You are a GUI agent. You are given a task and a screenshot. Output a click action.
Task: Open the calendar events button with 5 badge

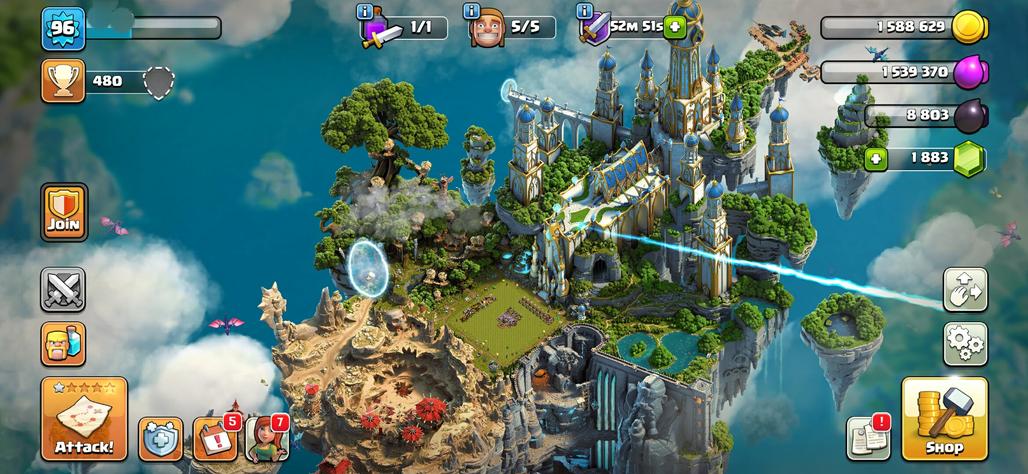click(215, 439)
